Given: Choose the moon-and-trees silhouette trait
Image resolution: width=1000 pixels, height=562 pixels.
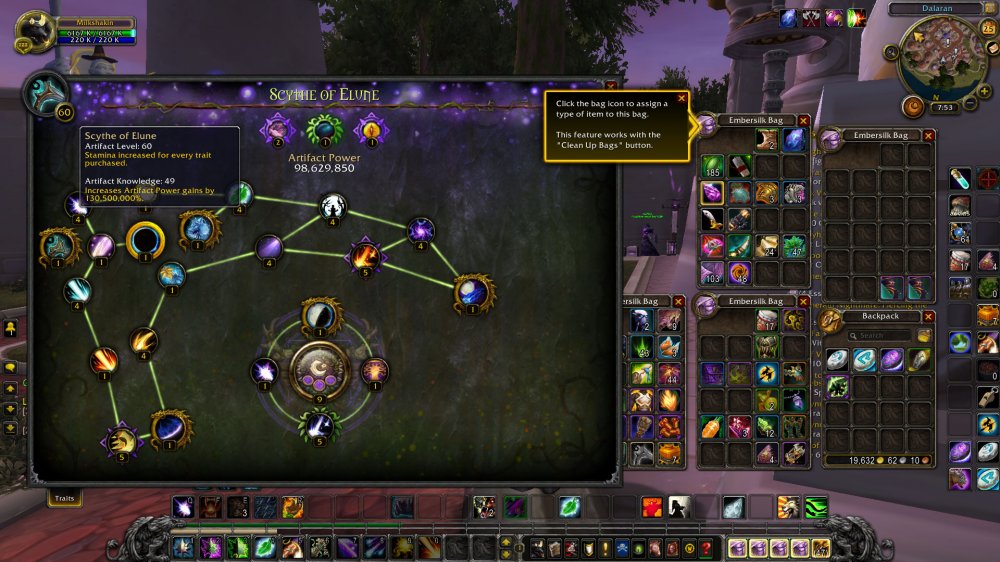Looking at the screenshot, I should 333,207.
